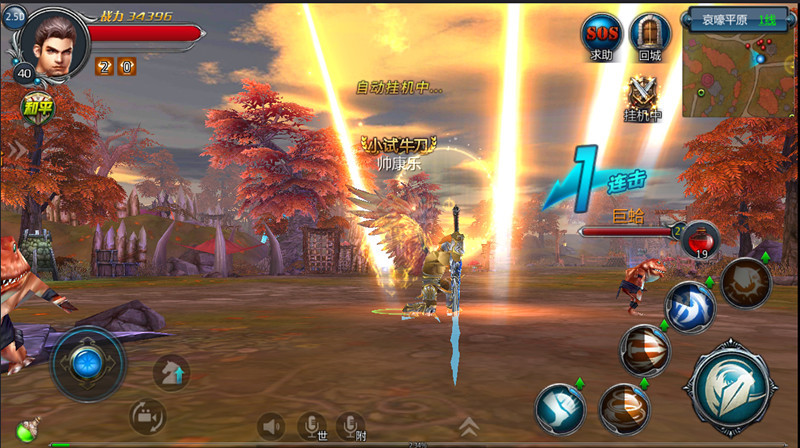Activate the striped drill spike skill
This screenshot has height=448, width=800.
click(x=645, y=350)
